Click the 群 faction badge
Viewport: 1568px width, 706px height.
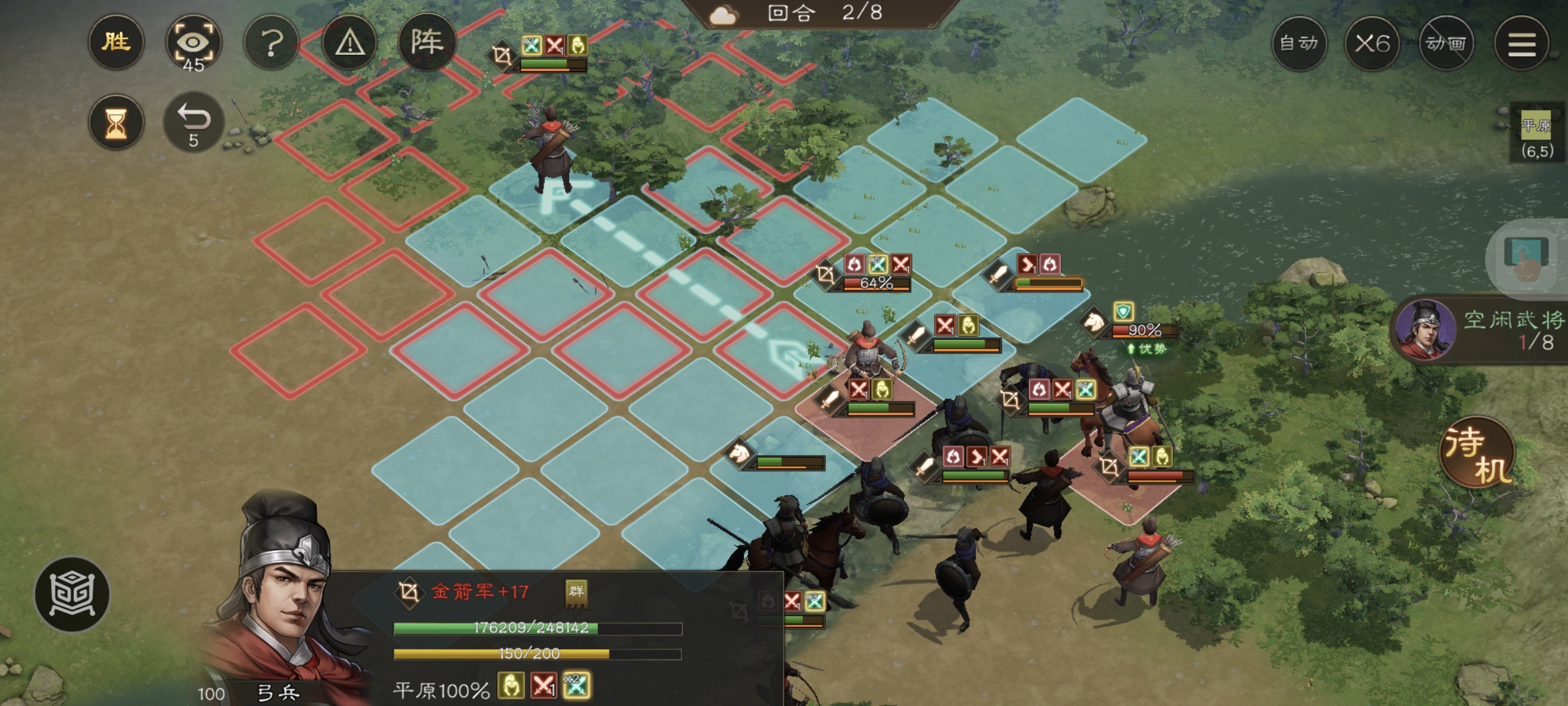576,592
